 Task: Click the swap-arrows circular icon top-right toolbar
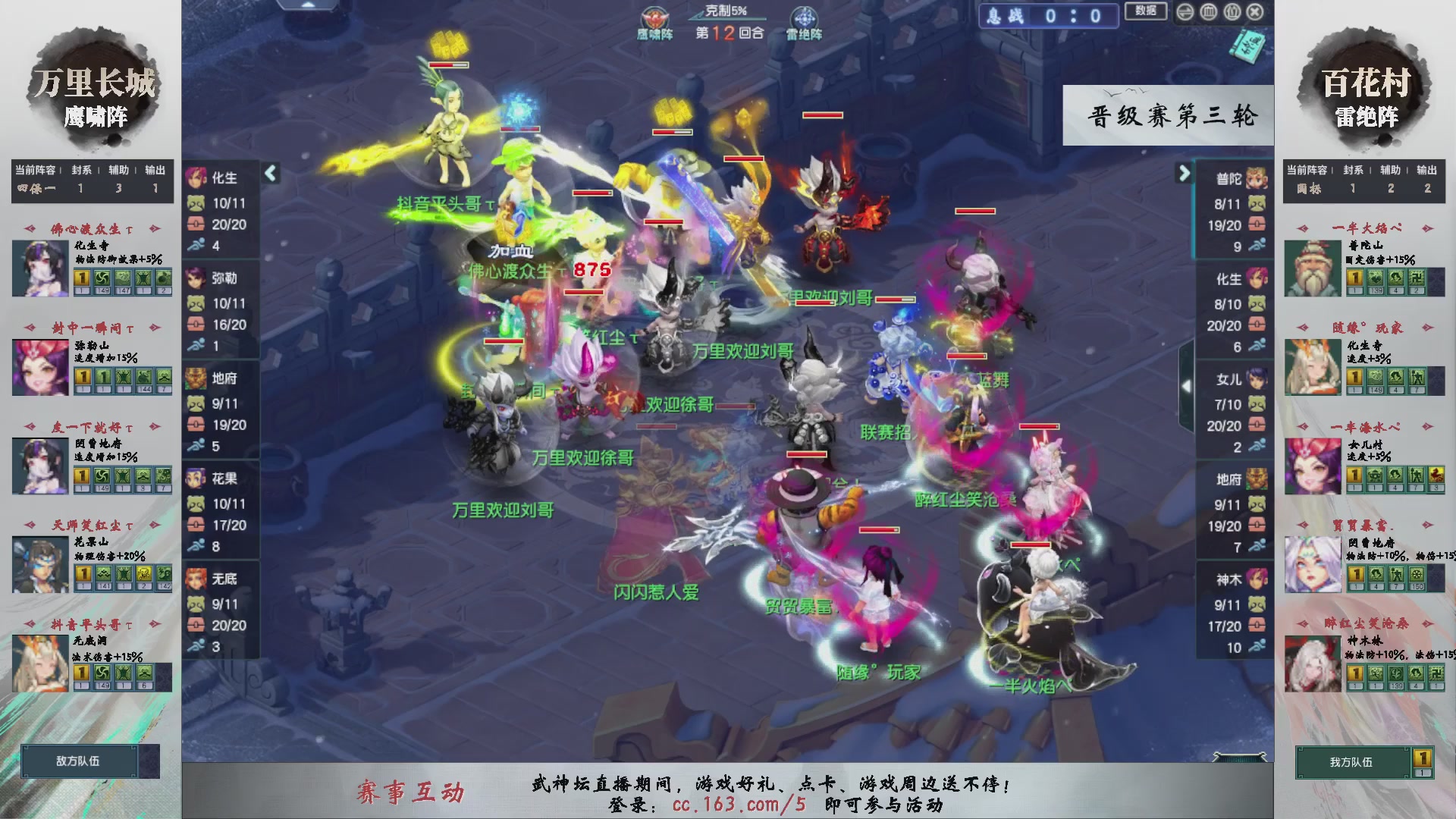1185,12
